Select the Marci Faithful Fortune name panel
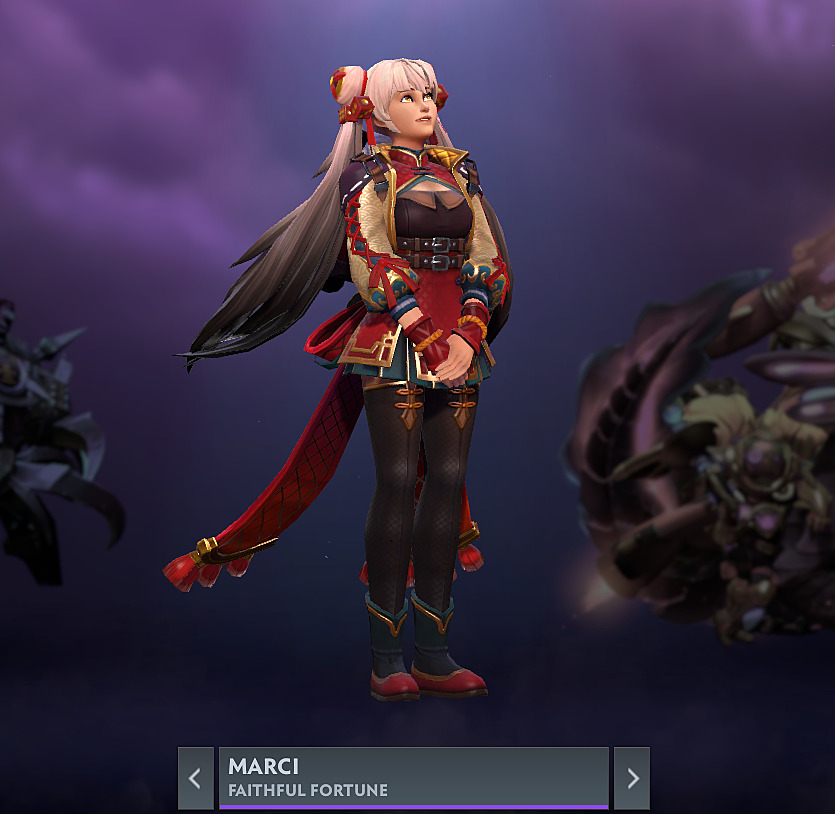835x814 pixels. click(413, 777)
